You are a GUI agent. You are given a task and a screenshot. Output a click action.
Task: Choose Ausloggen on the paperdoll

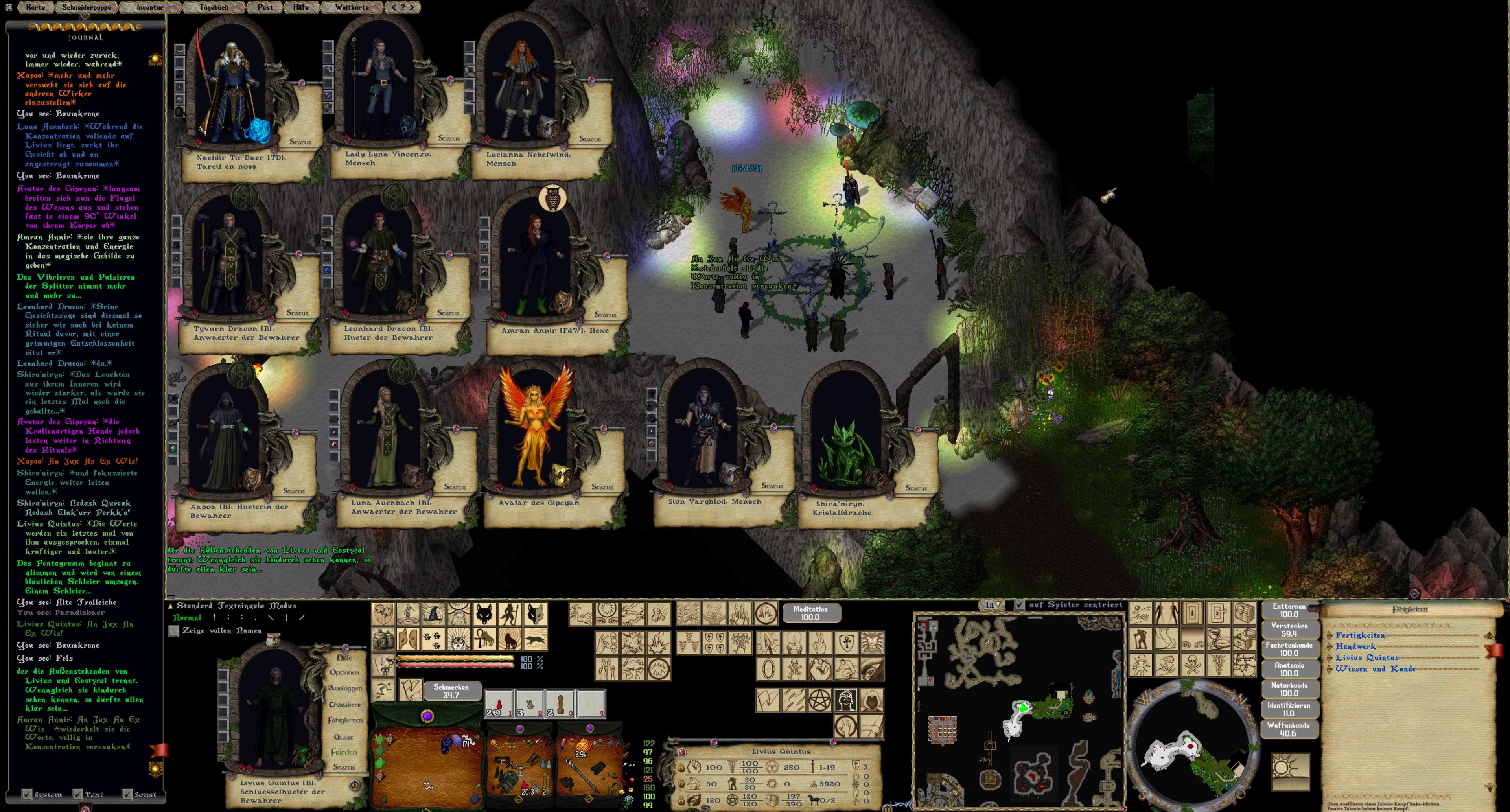(345, 688)
